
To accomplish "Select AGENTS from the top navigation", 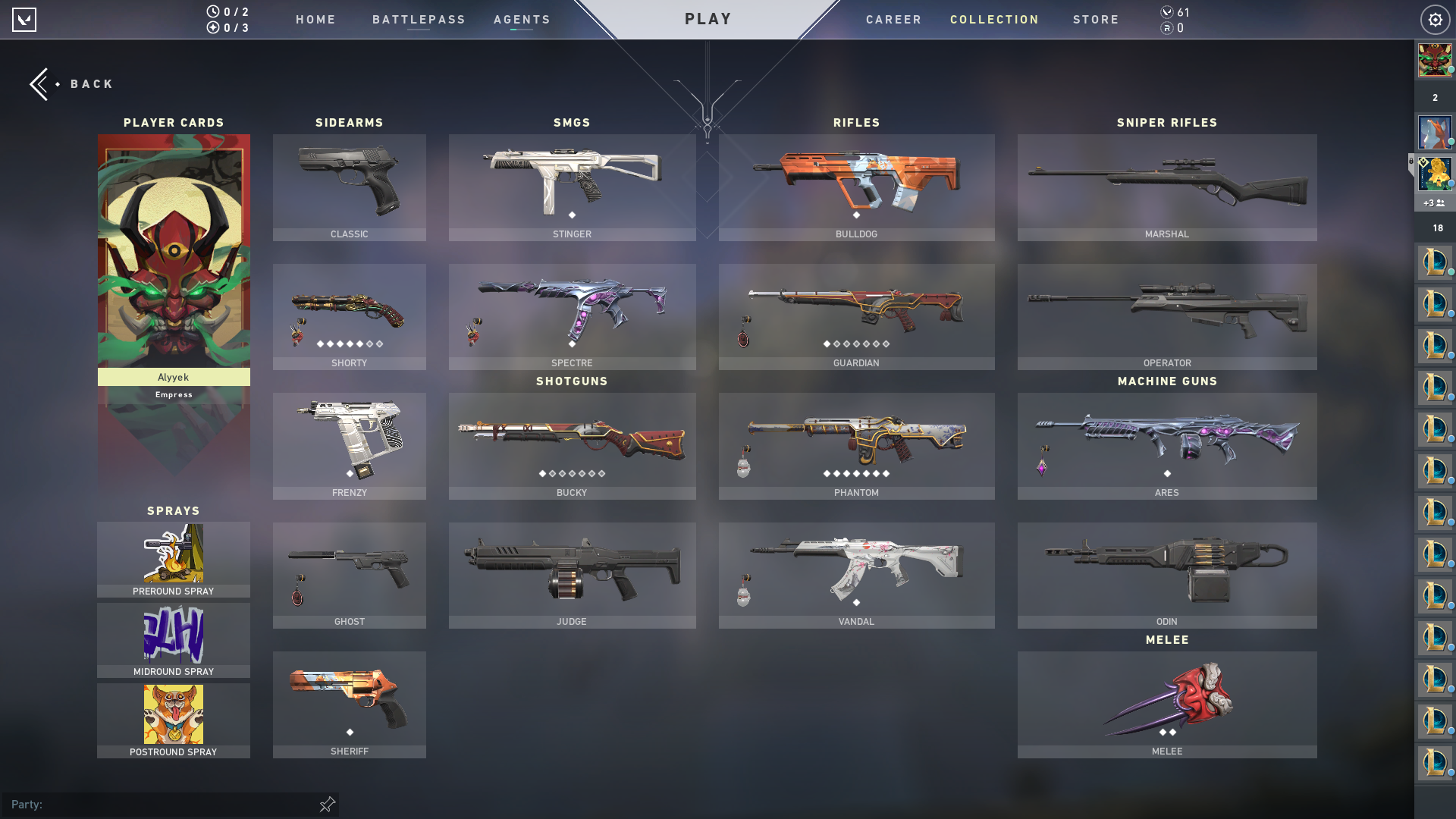I will tap(521, 19).
